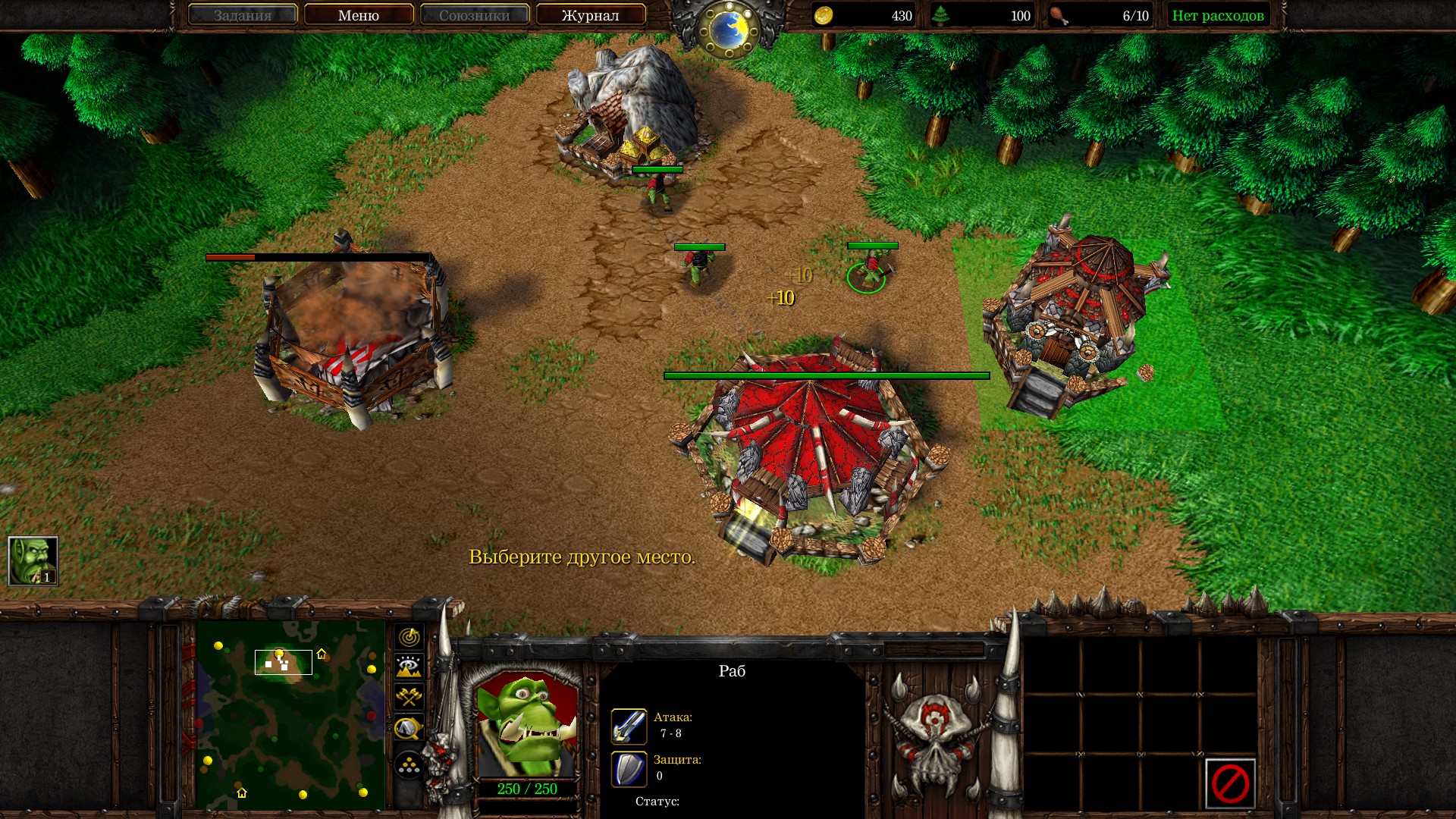
Task: Toggle minimap terrain display
Action: pos(409,667)
